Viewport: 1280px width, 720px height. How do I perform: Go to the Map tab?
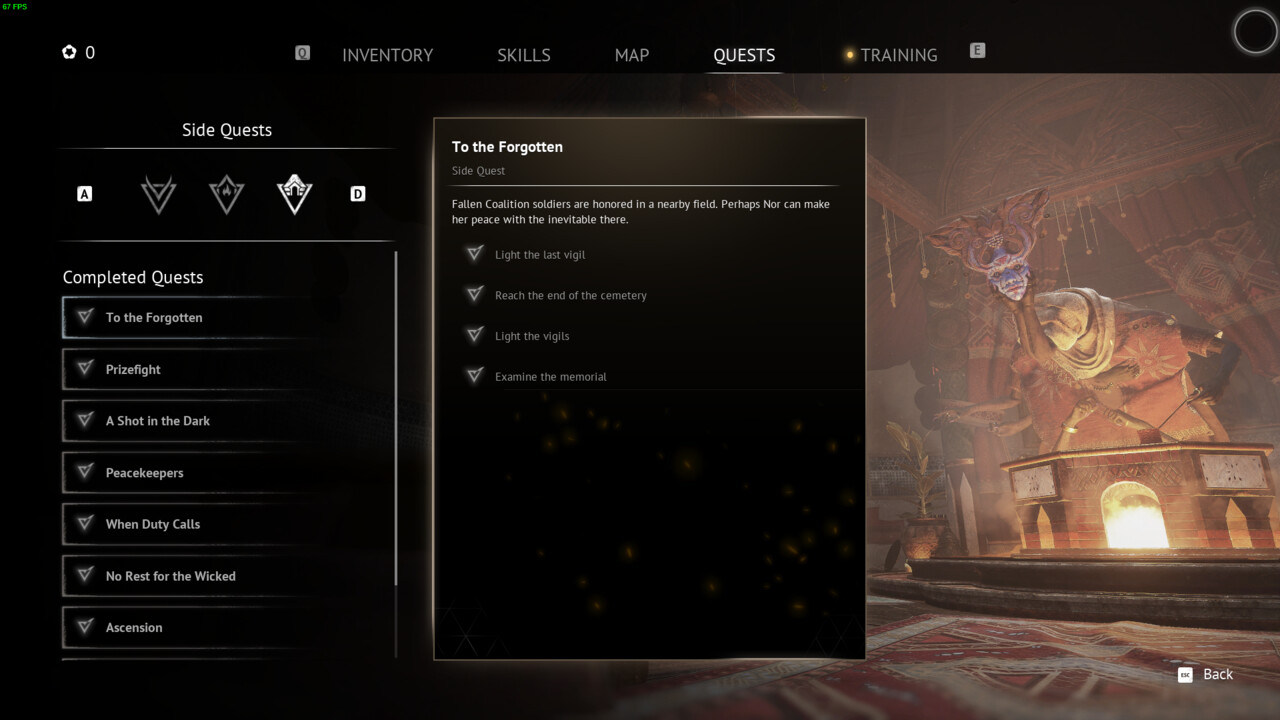(x=631, y=55)
